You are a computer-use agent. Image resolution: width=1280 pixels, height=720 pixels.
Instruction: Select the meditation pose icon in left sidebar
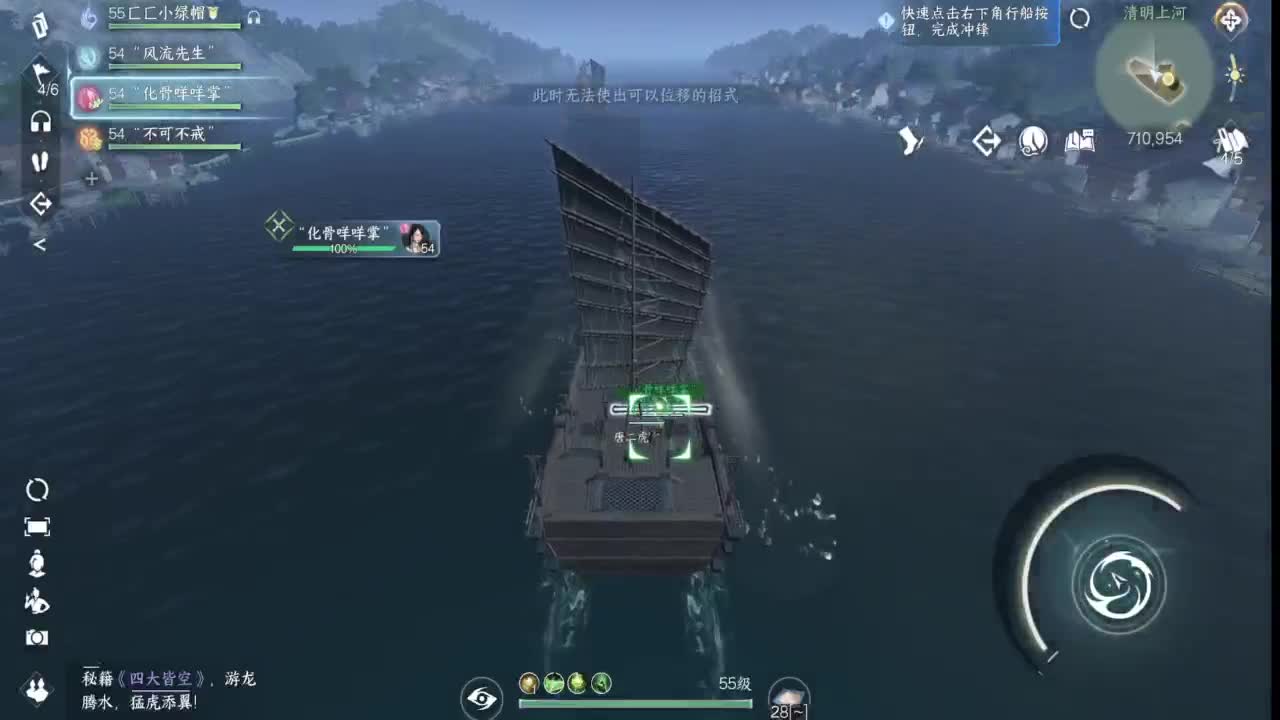click(36, 563)
